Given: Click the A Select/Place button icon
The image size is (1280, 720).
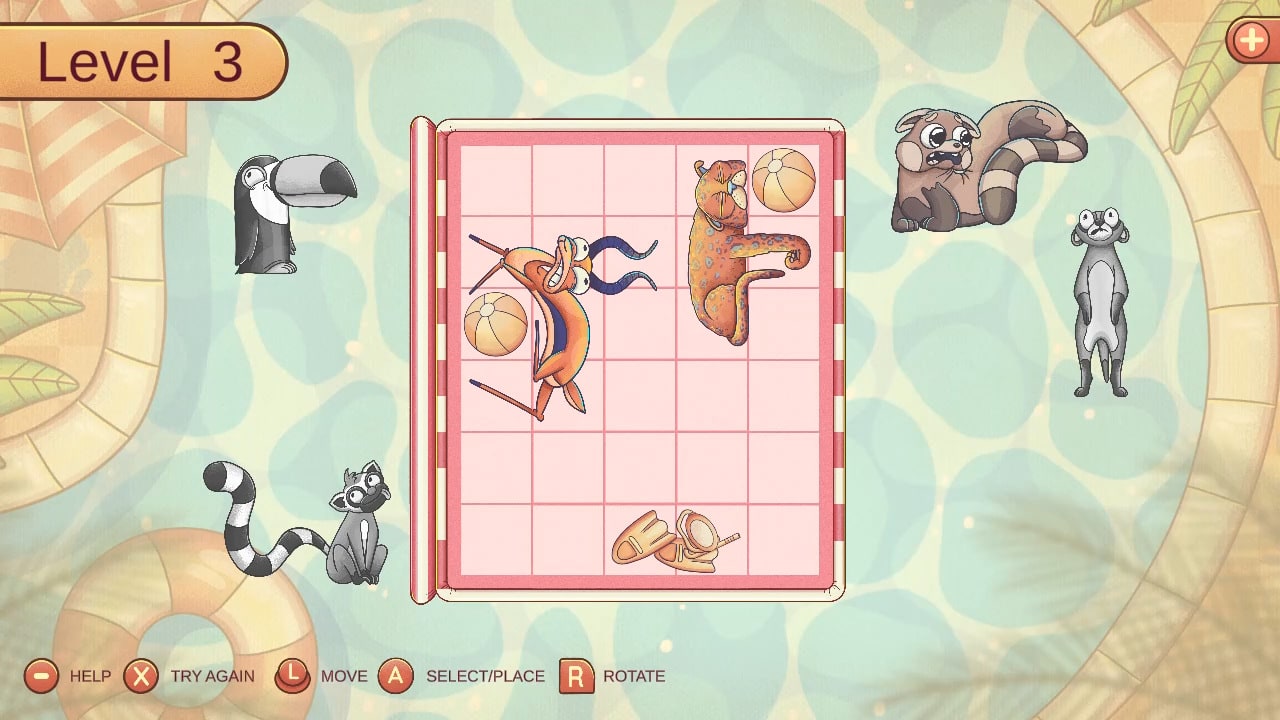Looking at the screenshot, I should (x=398, y=676).
